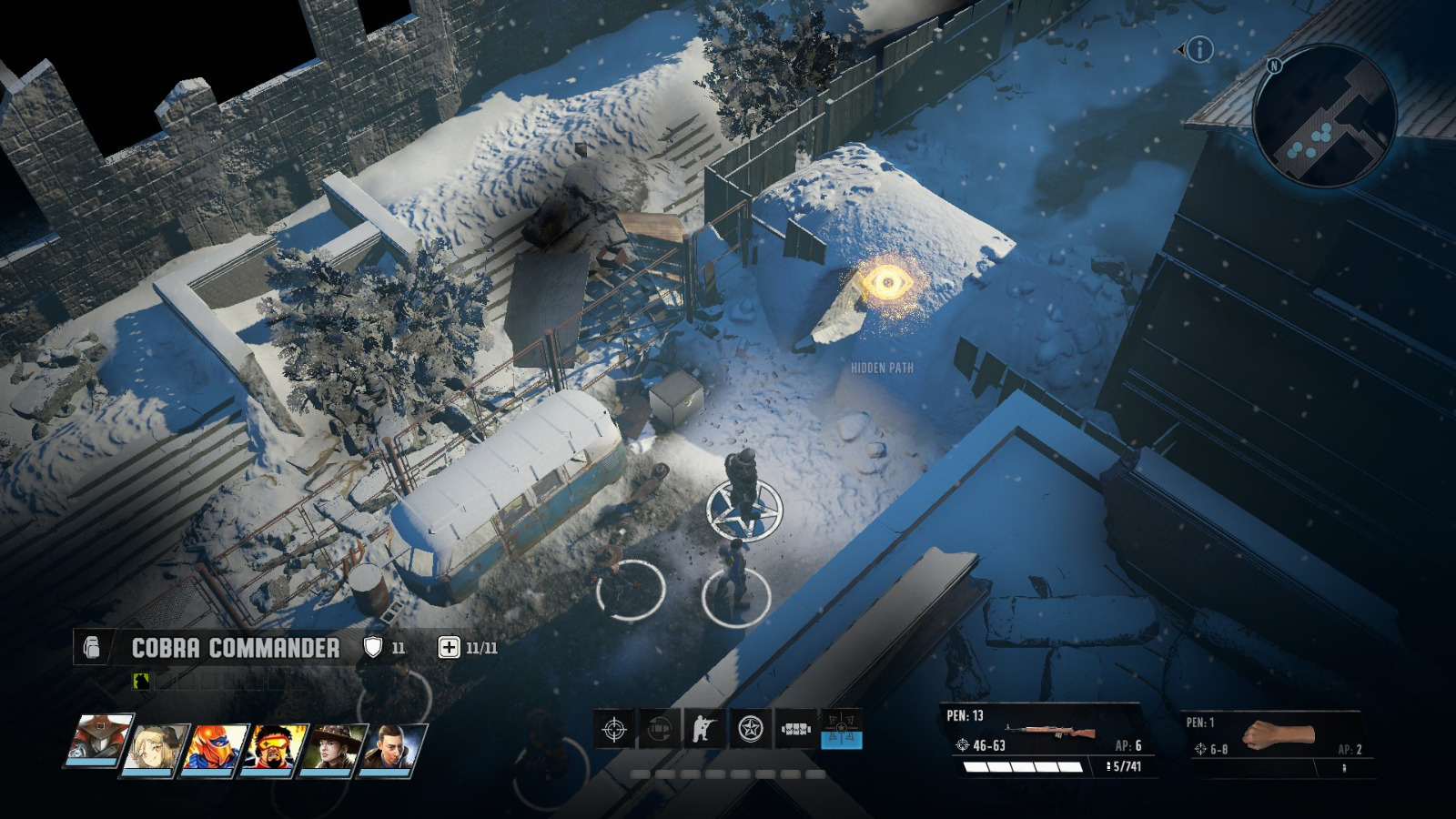
Task: Click the armor shield icon
Action: [x=372, y=648]
